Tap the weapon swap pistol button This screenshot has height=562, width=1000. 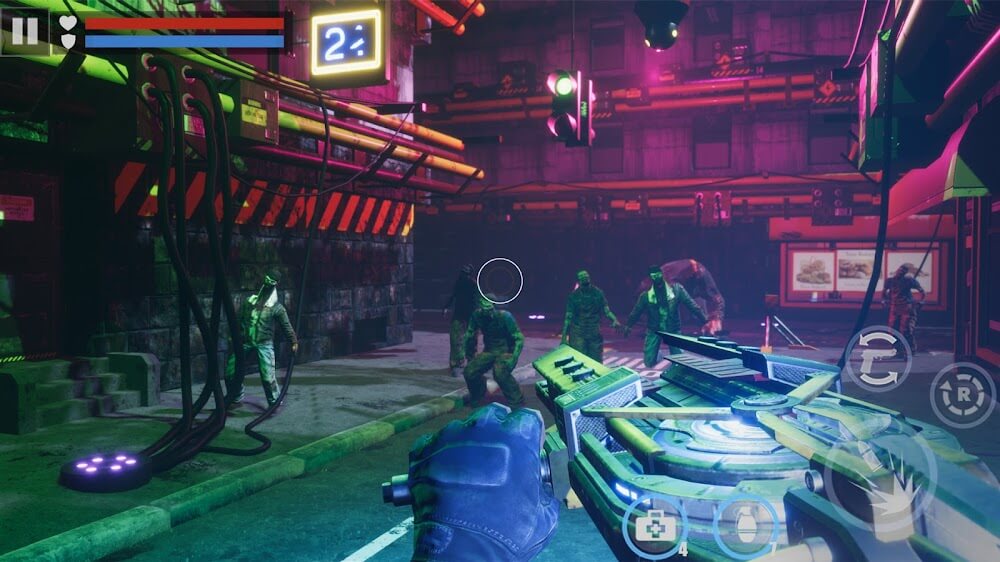point(877,358)
